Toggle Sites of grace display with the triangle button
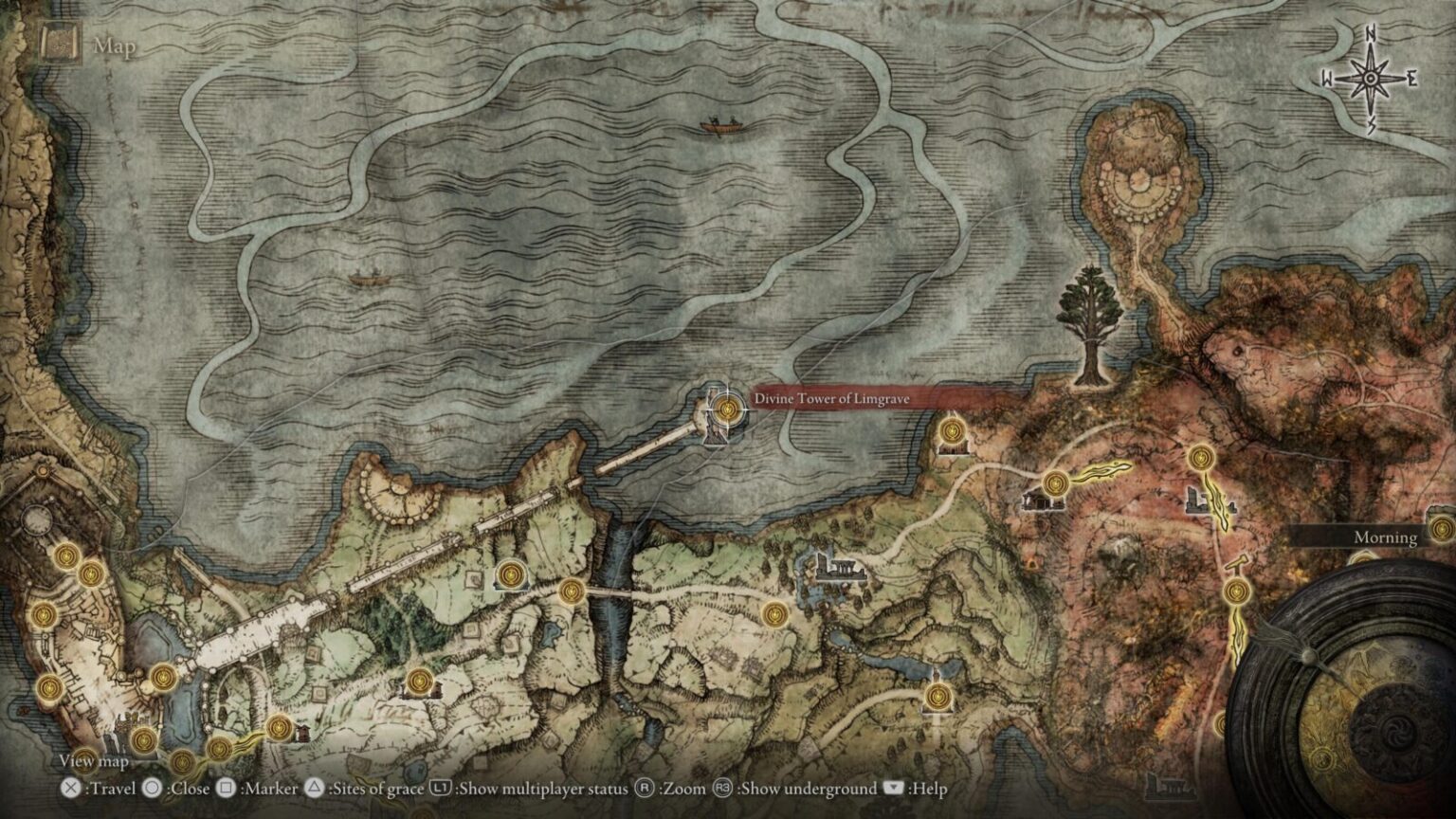The height and width of the screenshot is (819, 1456). [x=313, y=788]
